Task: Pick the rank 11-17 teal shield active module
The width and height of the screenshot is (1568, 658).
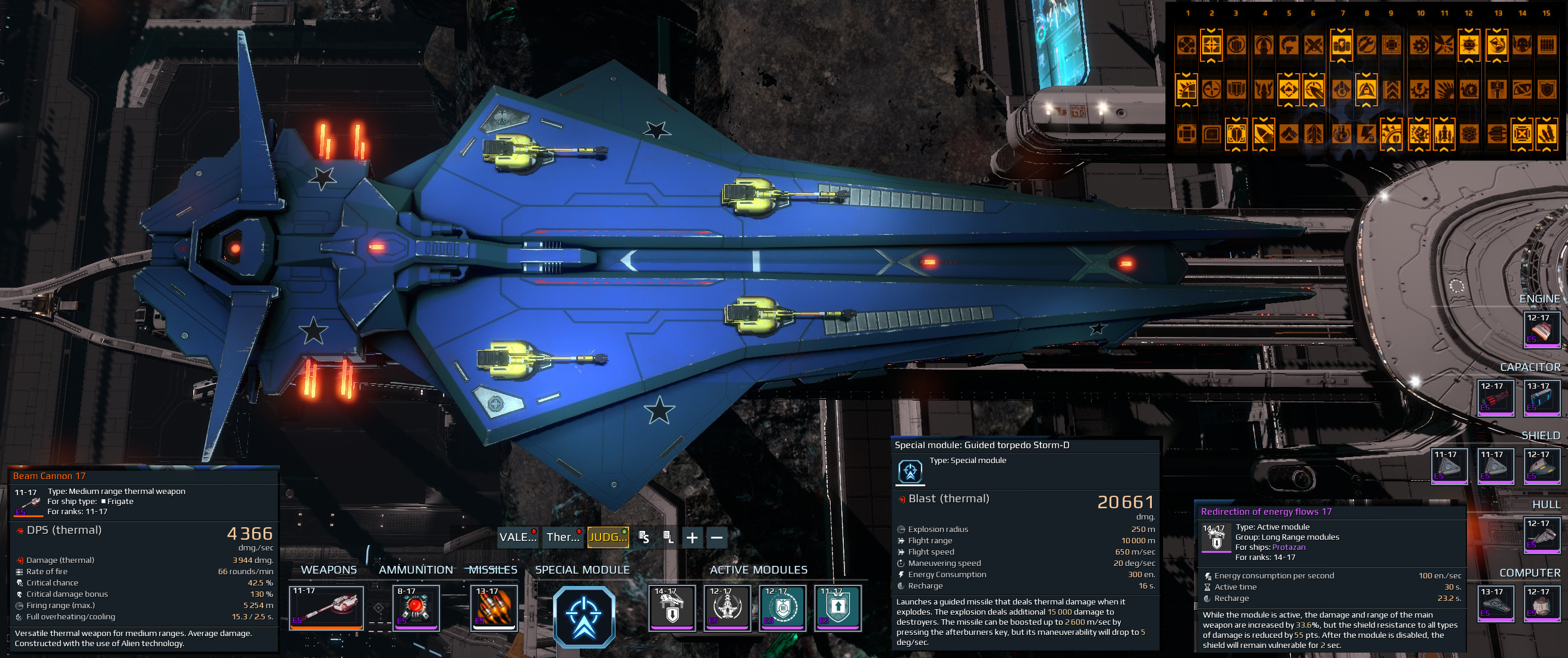Action: (838, 607)
